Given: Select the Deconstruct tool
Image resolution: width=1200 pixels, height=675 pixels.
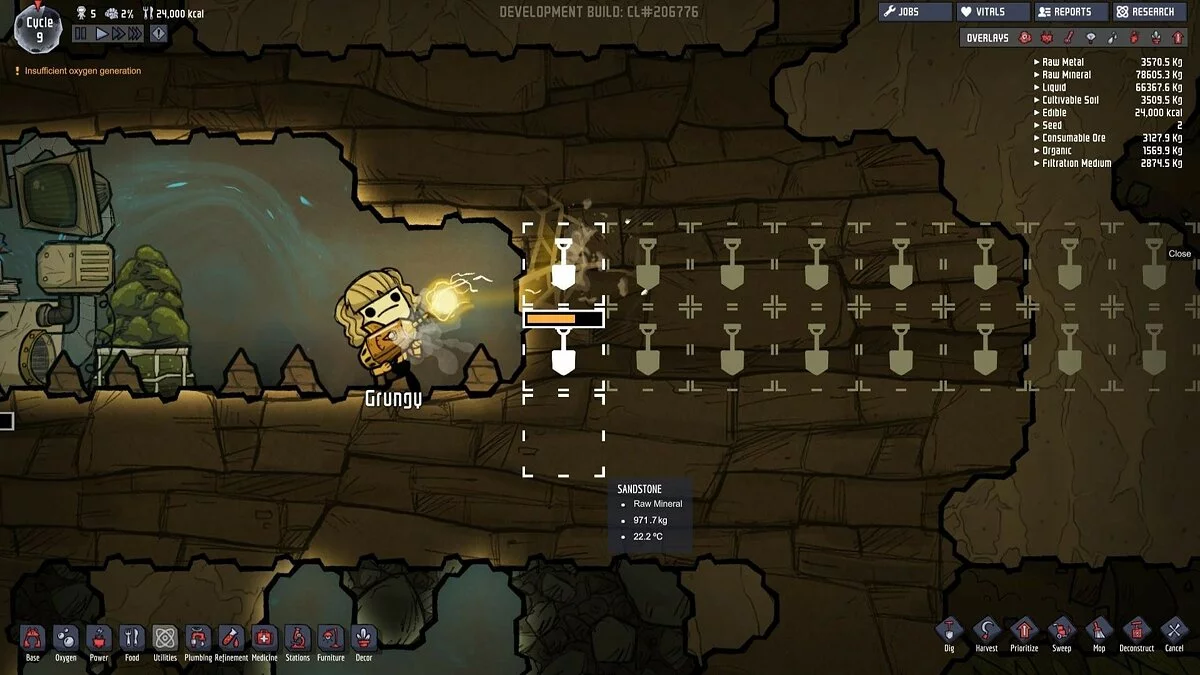Looking at the screenshot, I should pos(1136,631).
